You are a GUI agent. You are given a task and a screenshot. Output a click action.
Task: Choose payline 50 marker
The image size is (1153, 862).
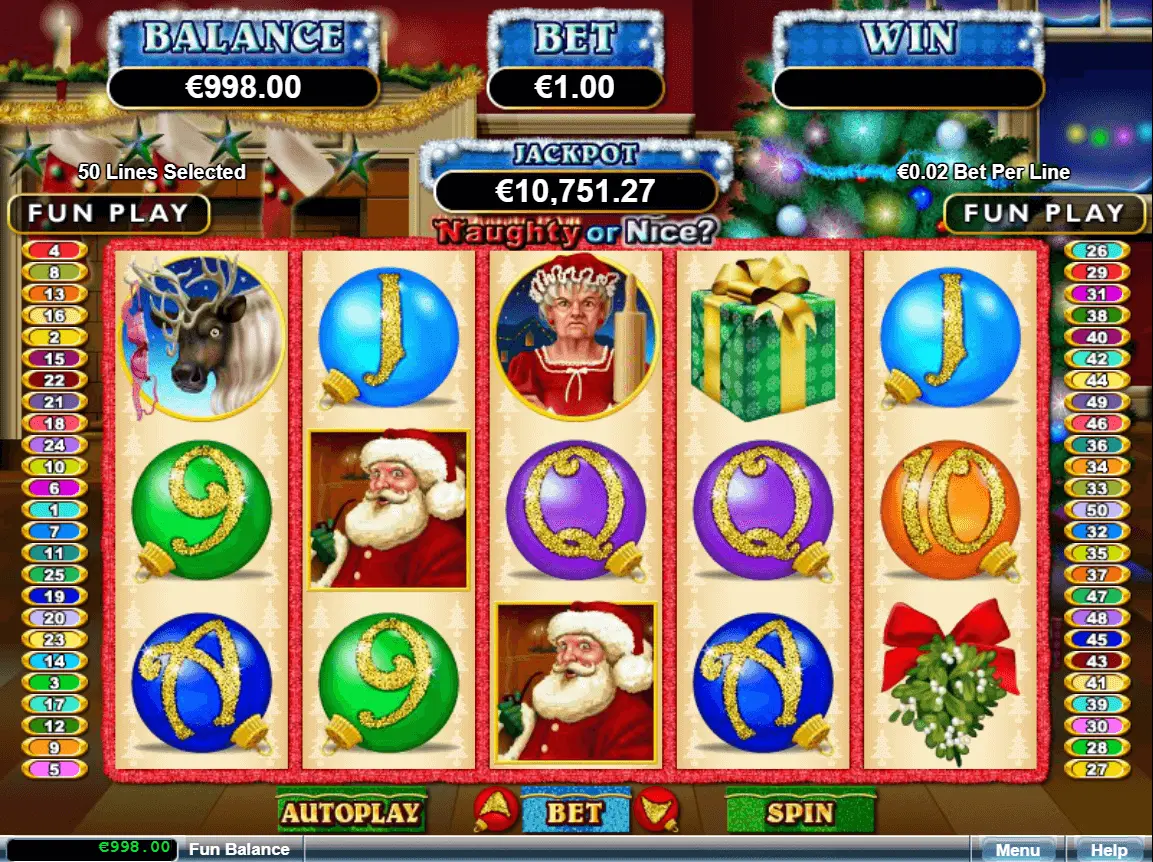click(1097, 510)
